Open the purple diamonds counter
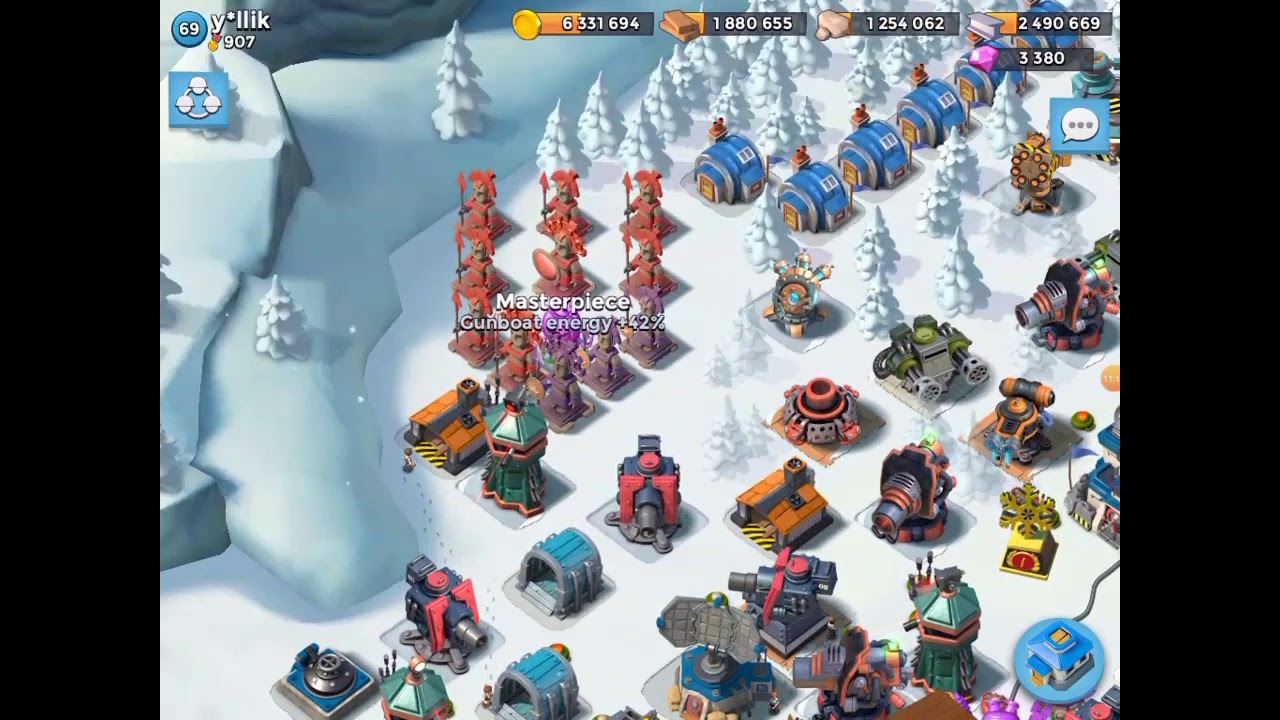This screenshot has width=1280, height=720. tap(1030, 58)
